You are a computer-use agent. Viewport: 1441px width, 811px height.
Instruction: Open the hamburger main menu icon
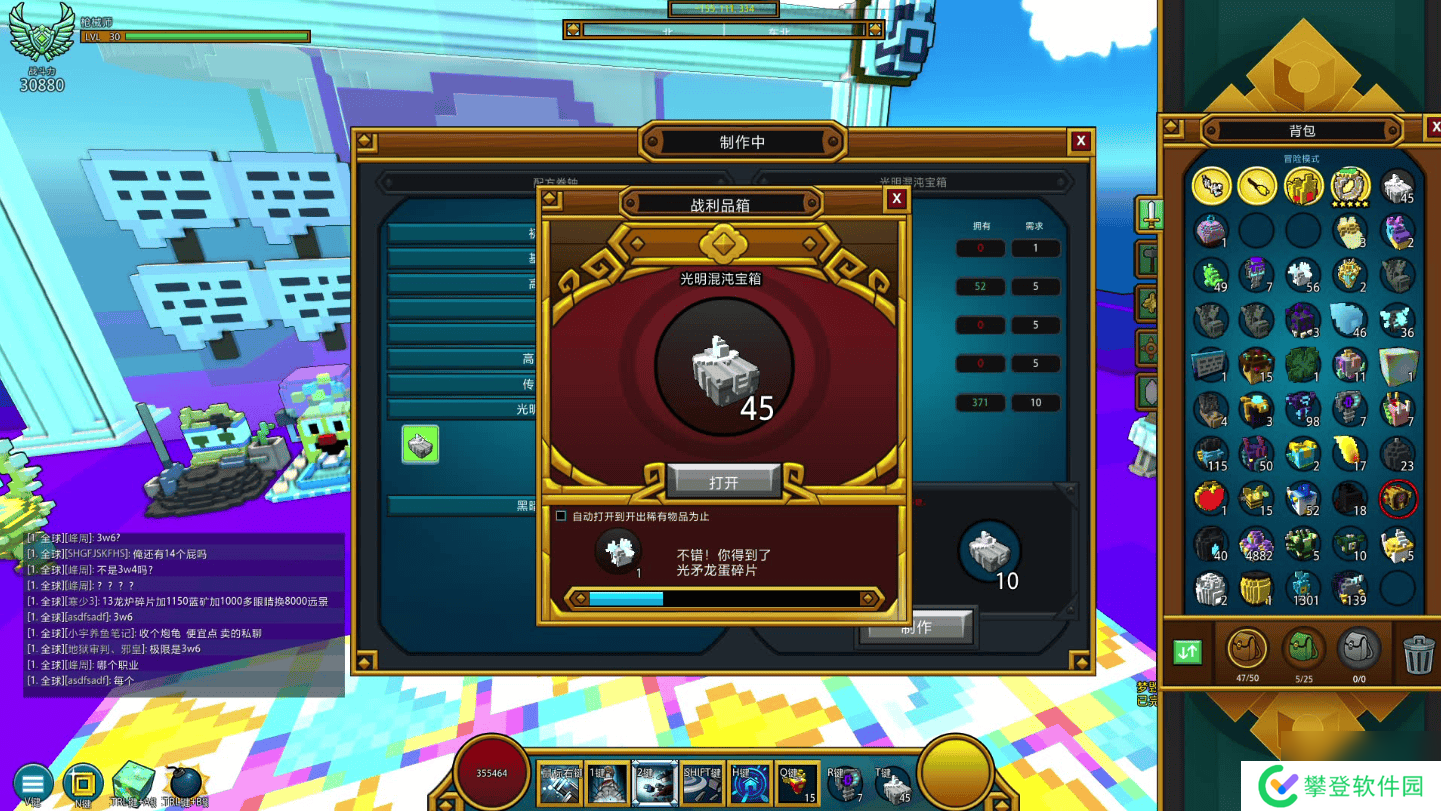click(x=32, y=784)
